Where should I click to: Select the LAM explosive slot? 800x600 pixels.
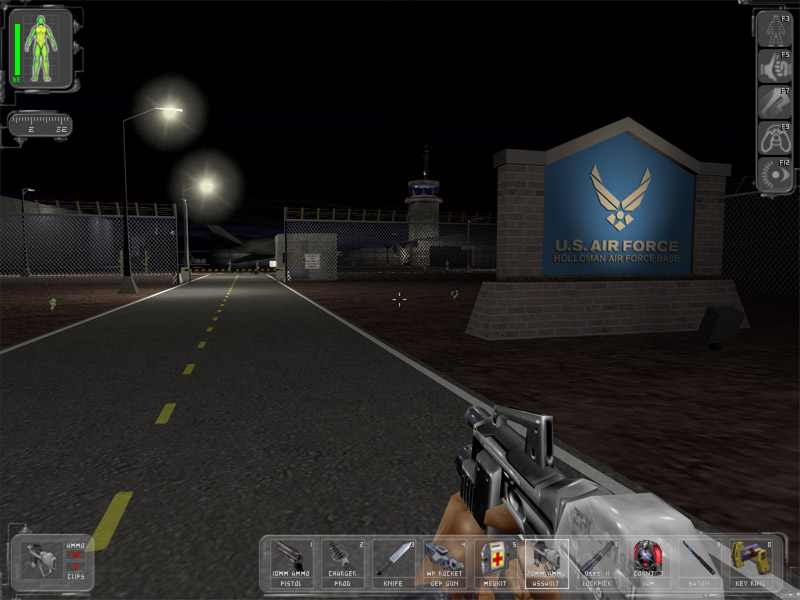click(648, 564)
